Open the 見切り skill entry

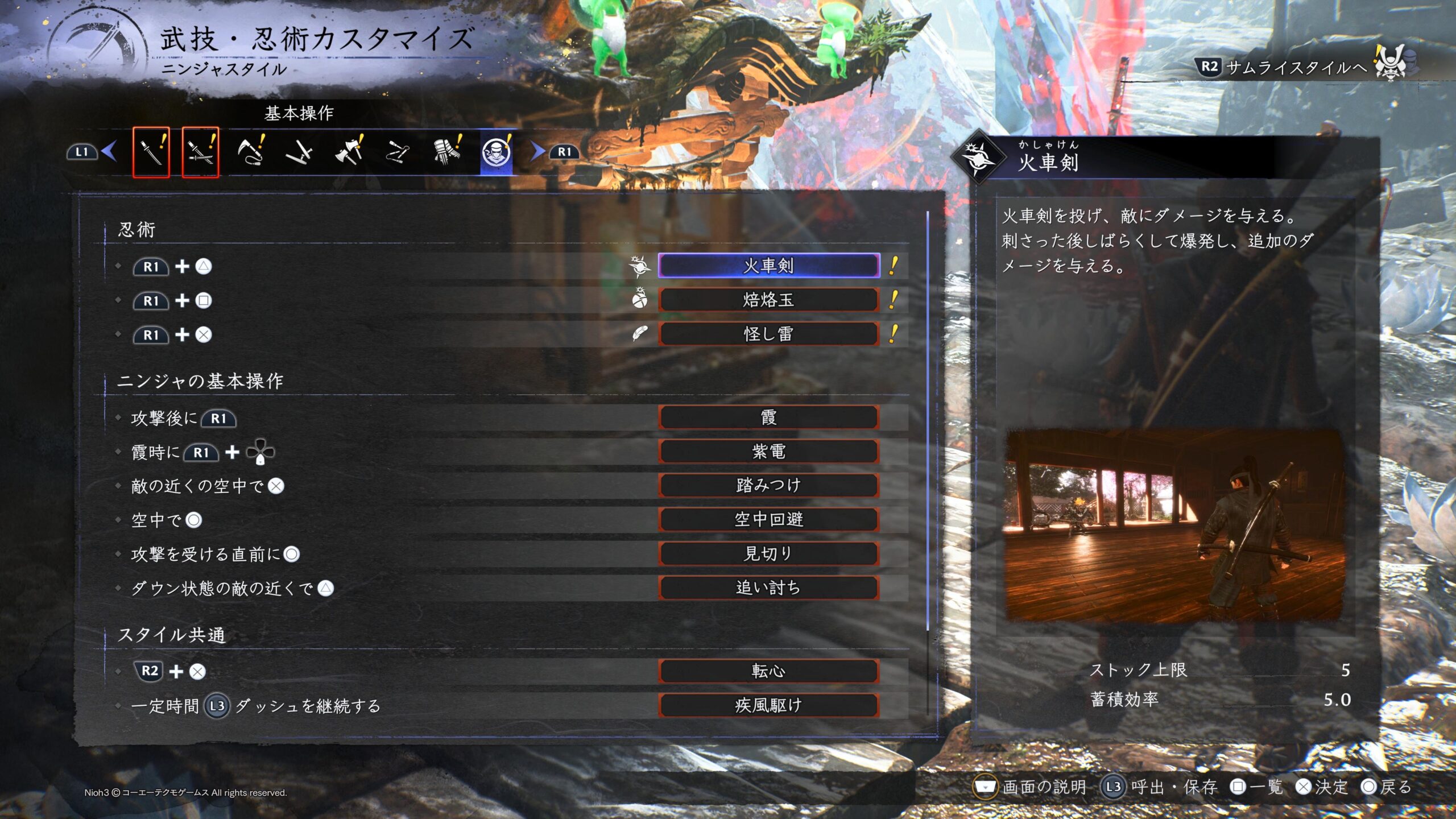768,553
